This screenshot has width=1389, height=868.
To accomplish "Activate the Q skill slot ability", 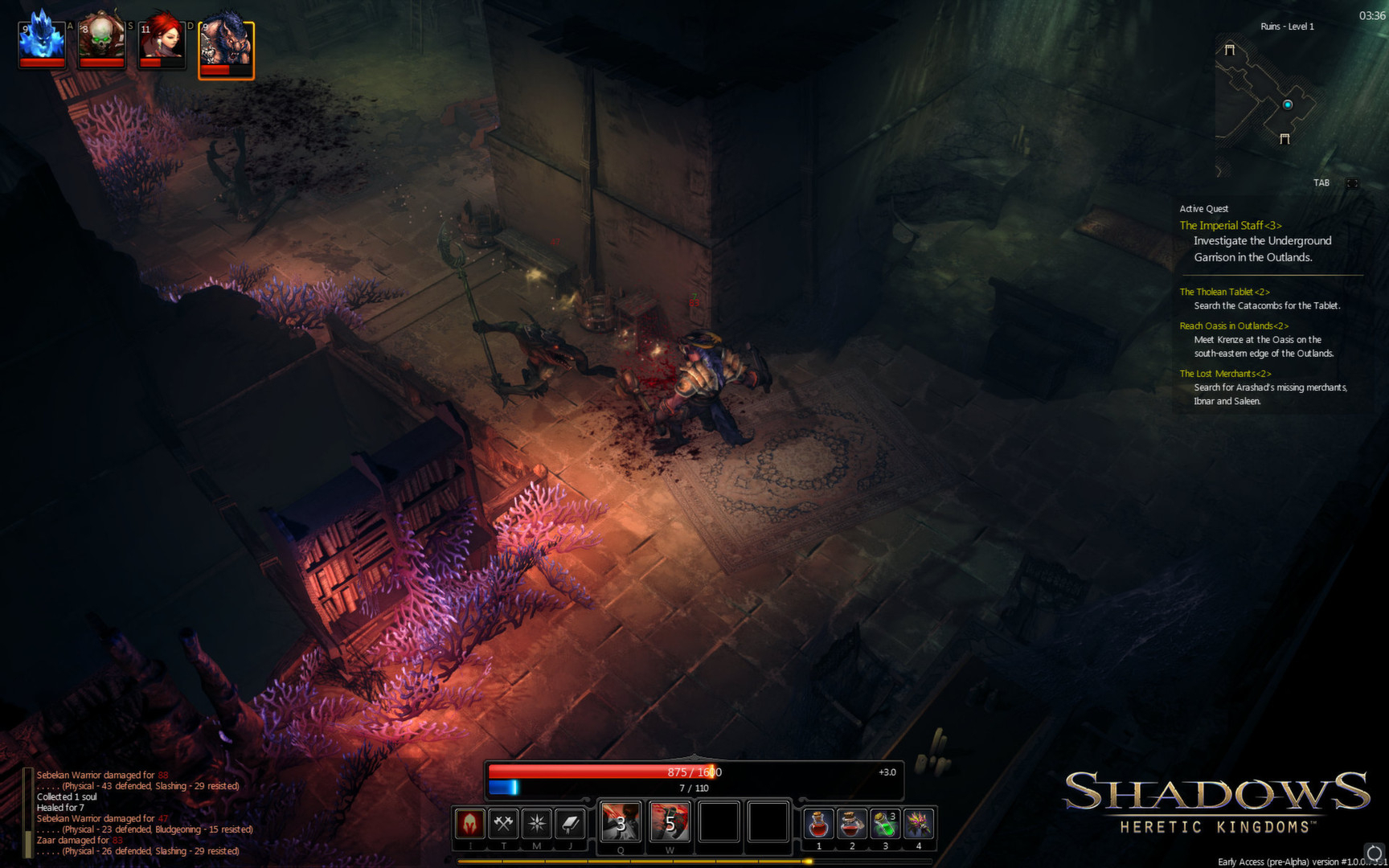I will pyautogui.click(x=621, y=822).
